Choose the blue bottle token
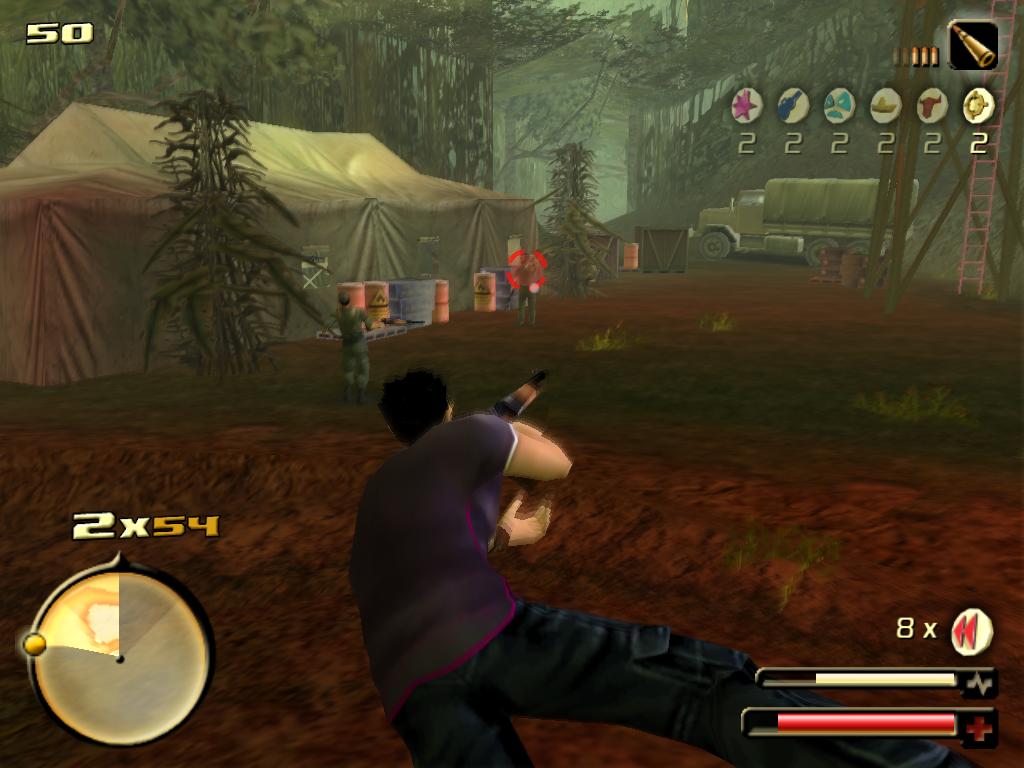Screen dimensions: 1024x768 click(793, 105)
